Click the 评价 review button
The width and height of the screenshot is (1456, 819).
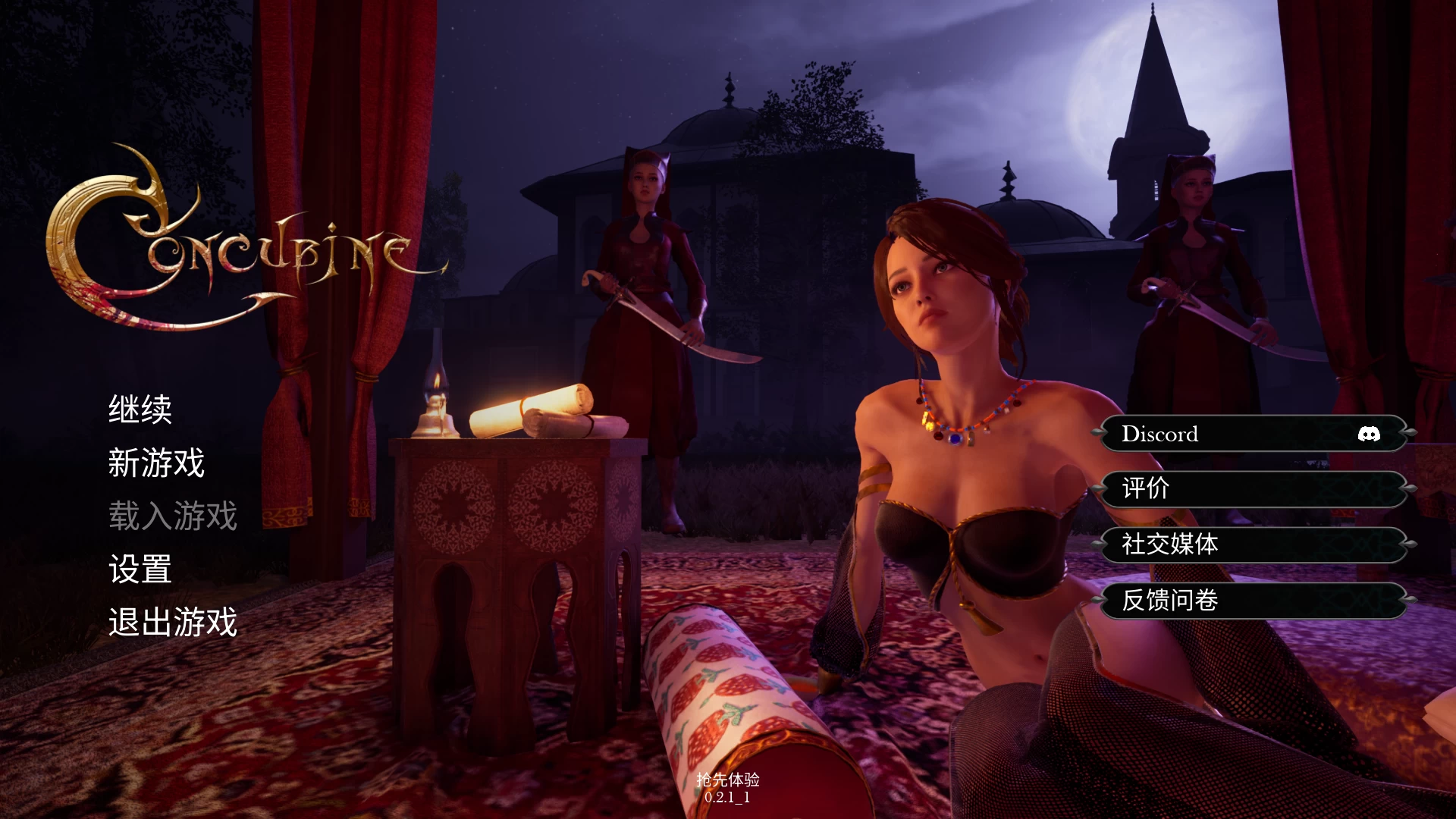point(1251,489)
